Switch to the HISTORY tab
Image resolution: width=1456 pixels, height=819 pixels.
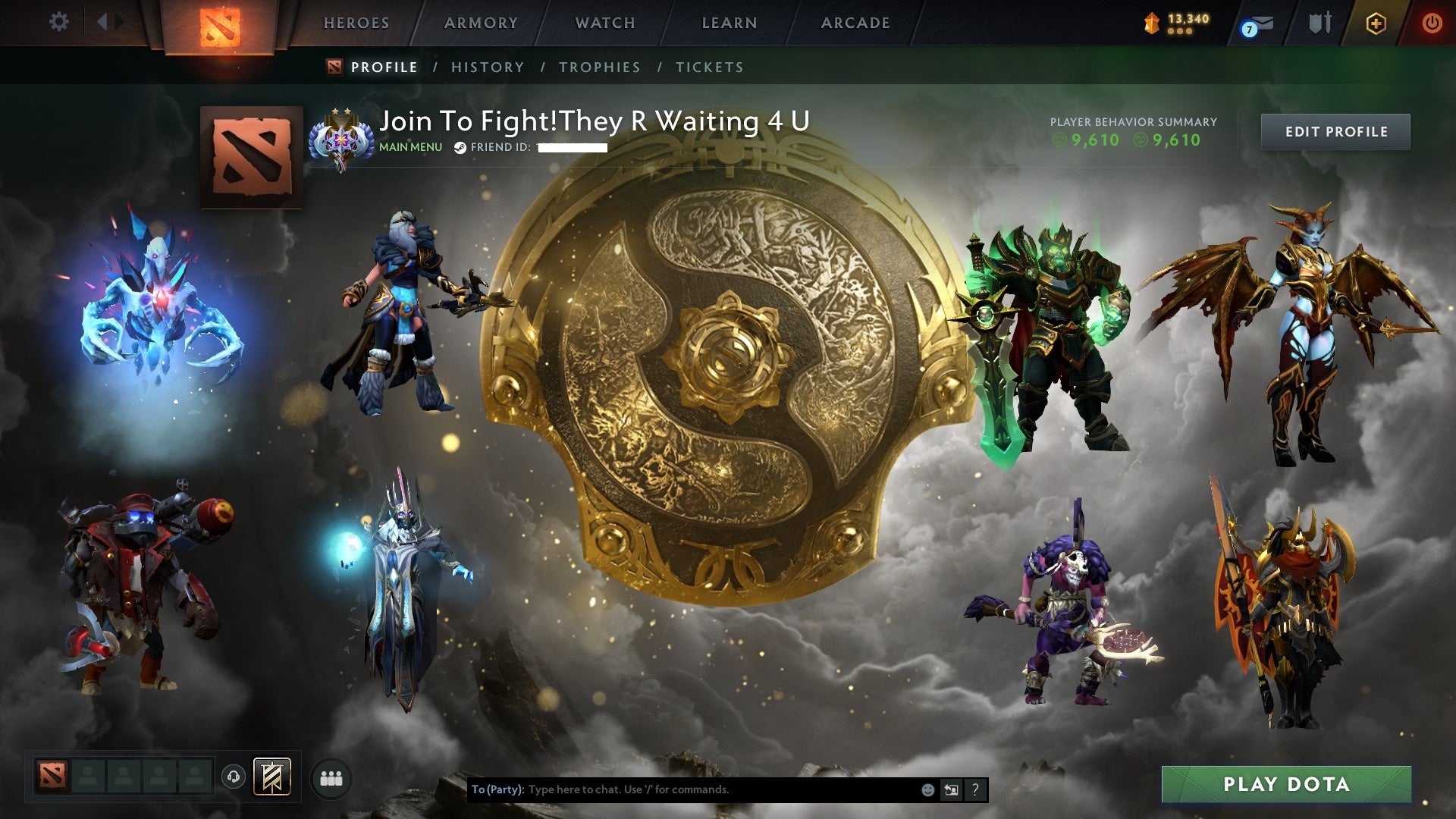[486, 67]
